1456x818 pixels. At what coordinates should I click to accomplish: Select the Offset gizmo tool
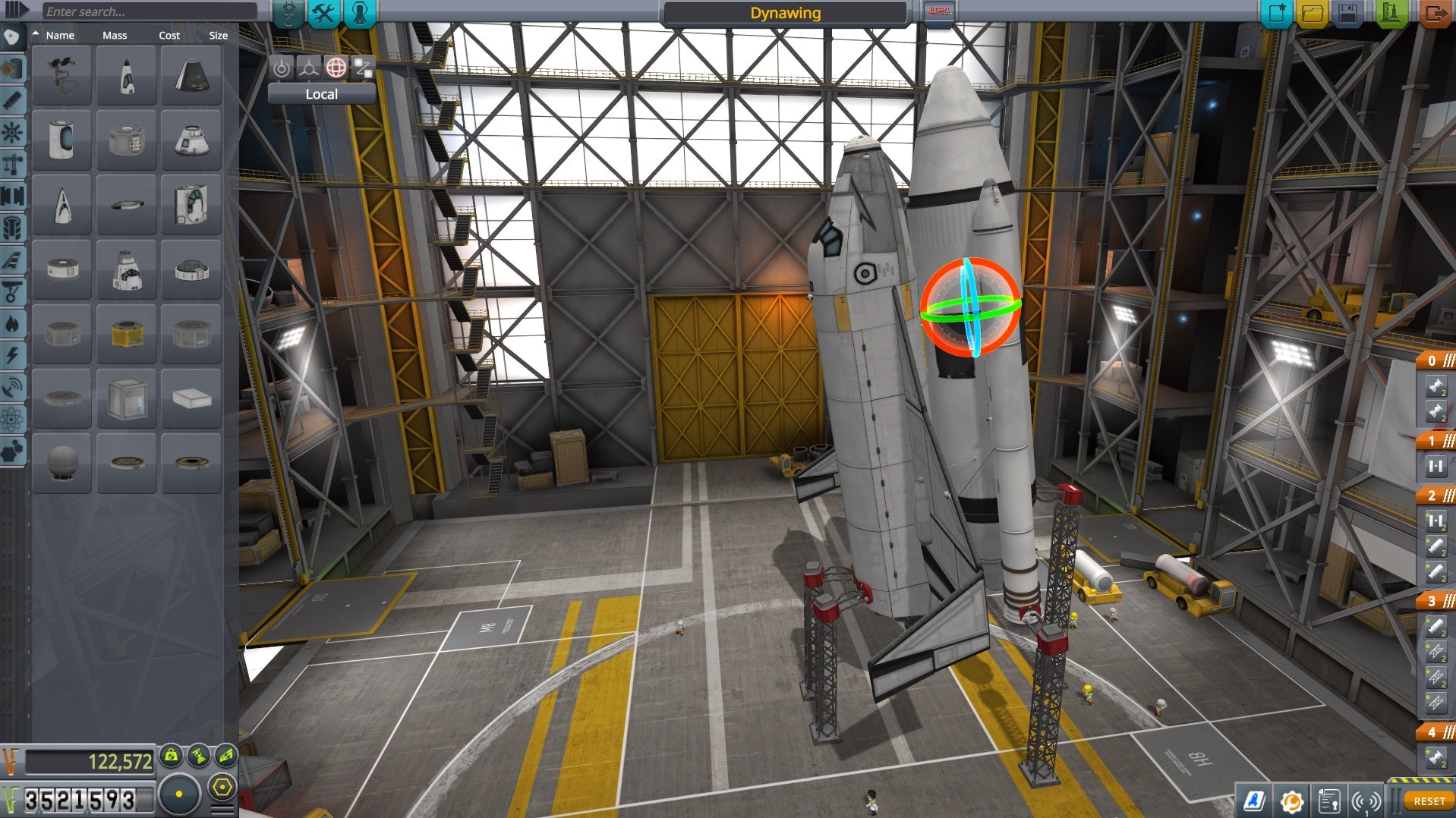[307, 68]
